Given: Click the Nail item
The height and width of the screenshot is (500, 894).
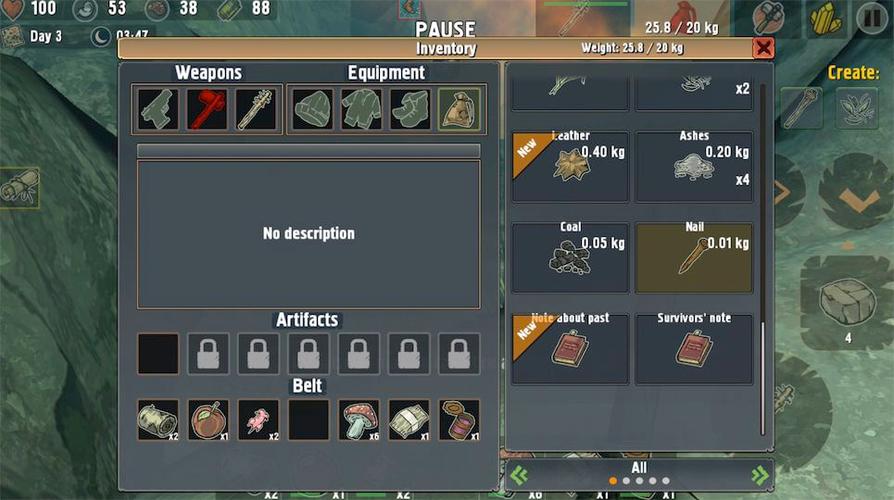Looking at the screenshot, I should pos(694,257).
